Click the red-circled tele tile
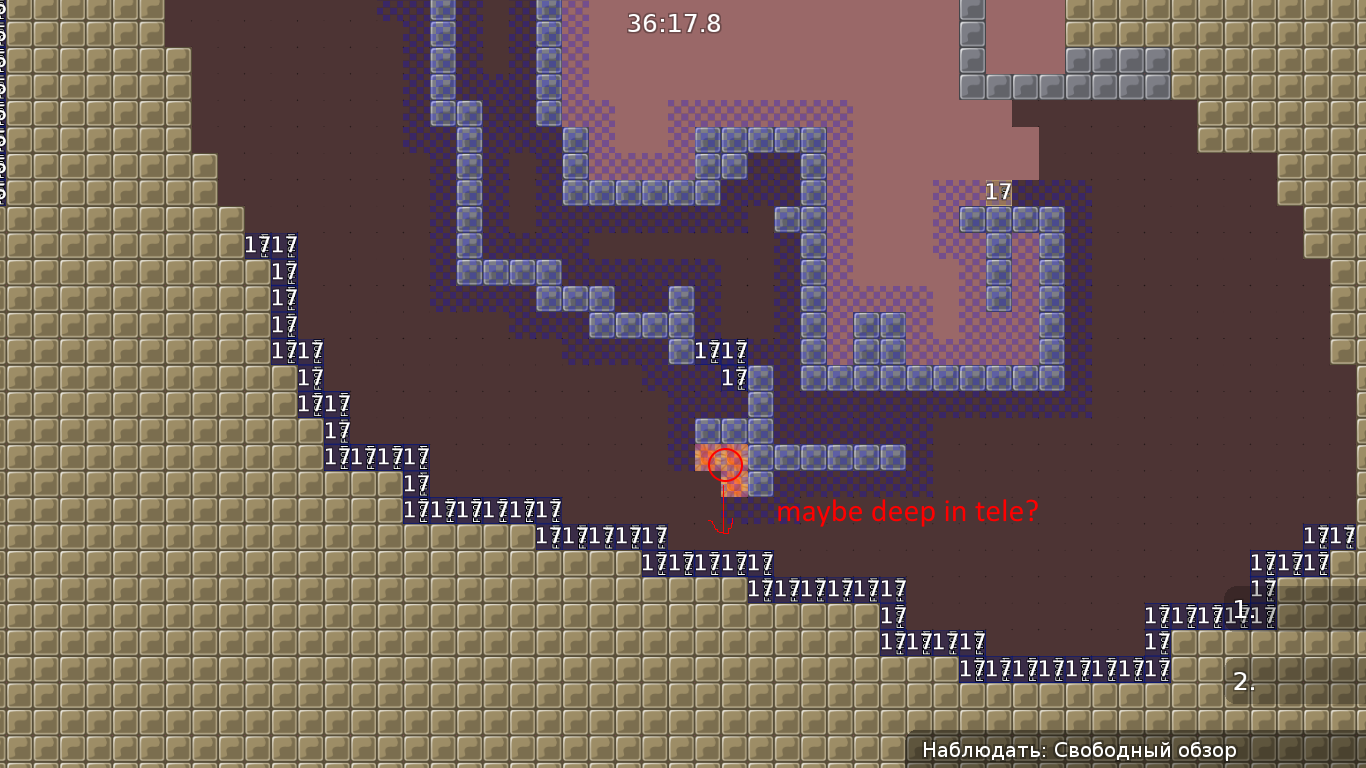Viewport: 1366px width, 768px height. (724, 463)
